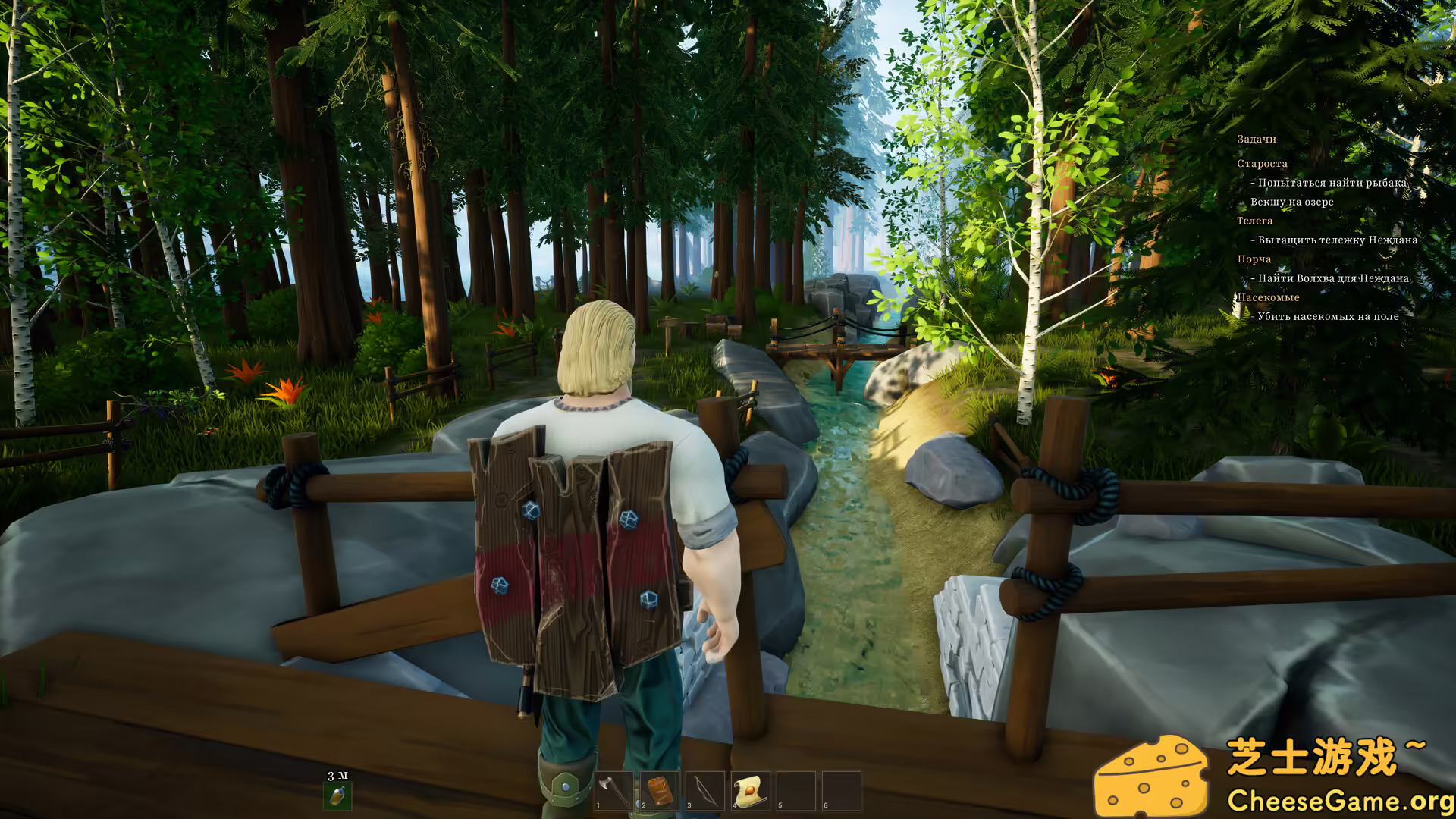
Task: Choose the Порча quest in the tracker
Action: click(1254, 259)
